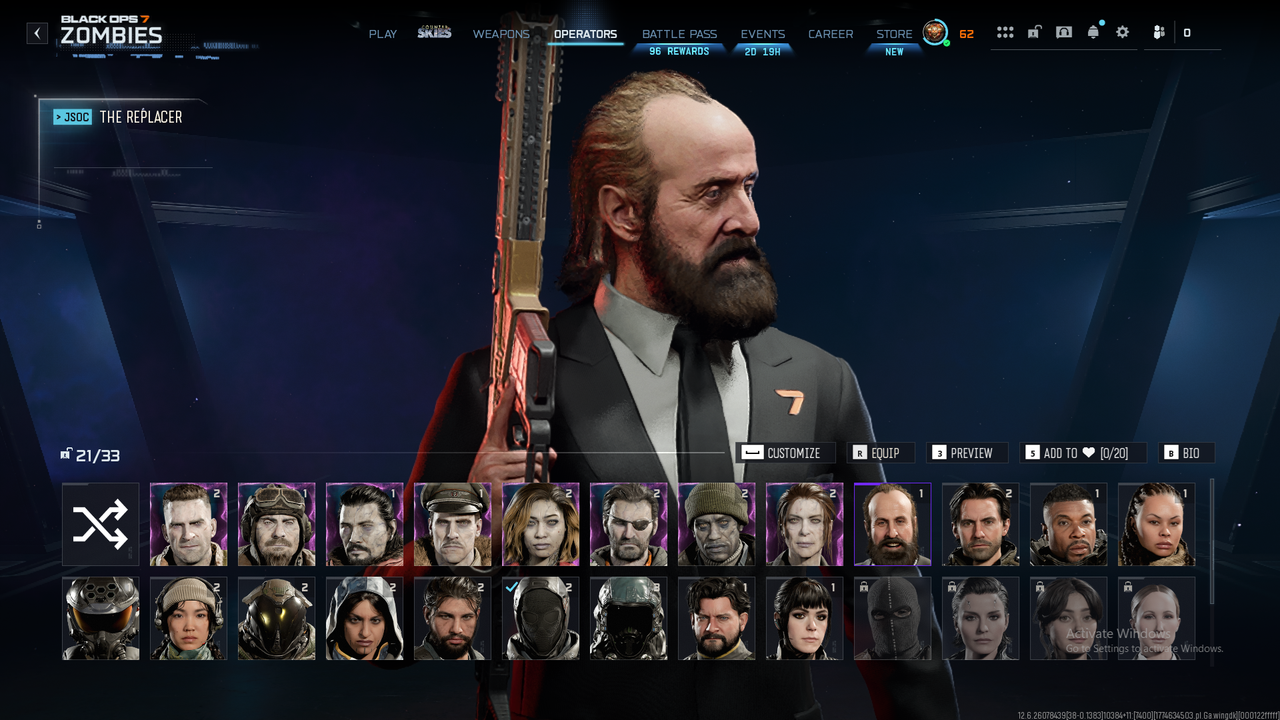Open the Battle Pass tab
This screenshot has height=720, width=1280.
679,34
